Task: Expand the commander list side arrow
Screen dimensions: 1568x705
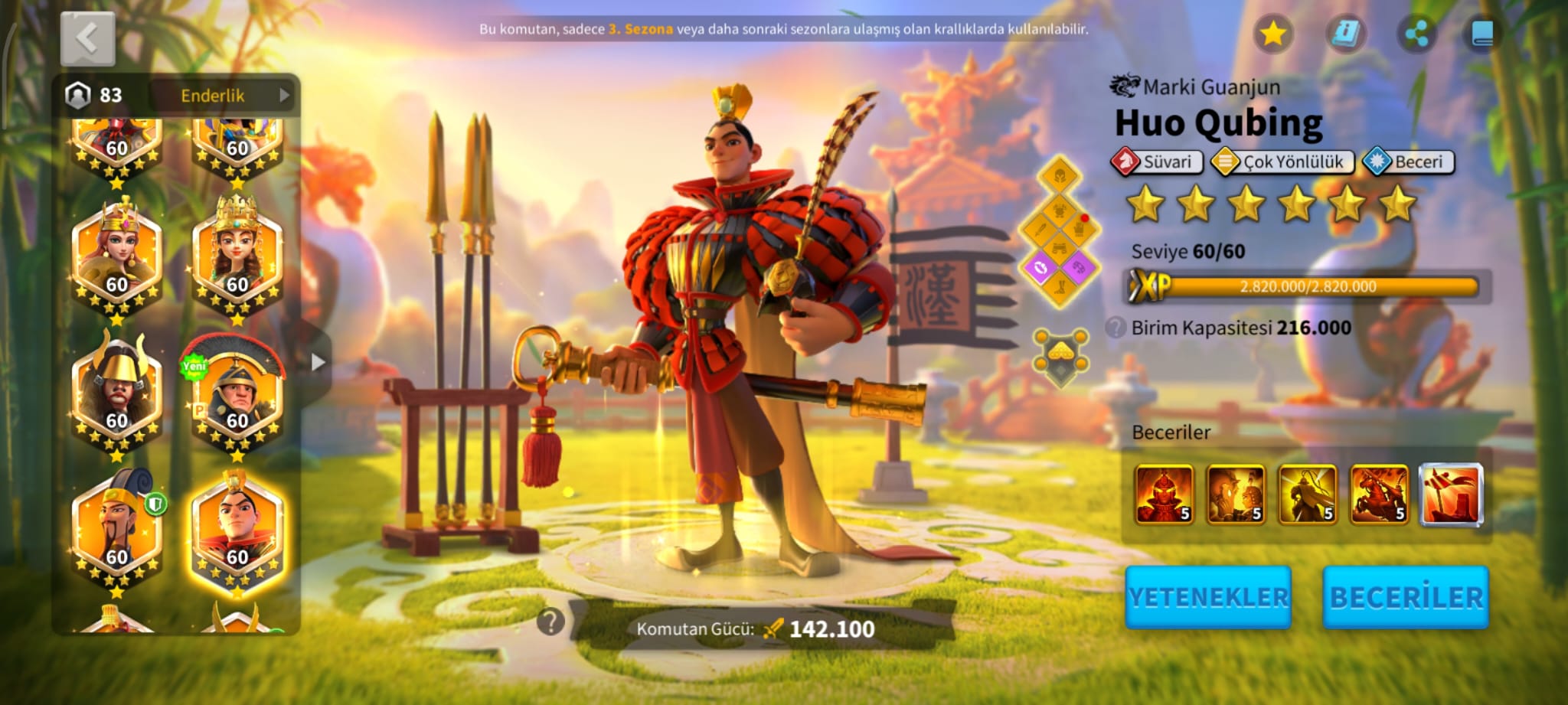Action: click(x=318, y=362)
